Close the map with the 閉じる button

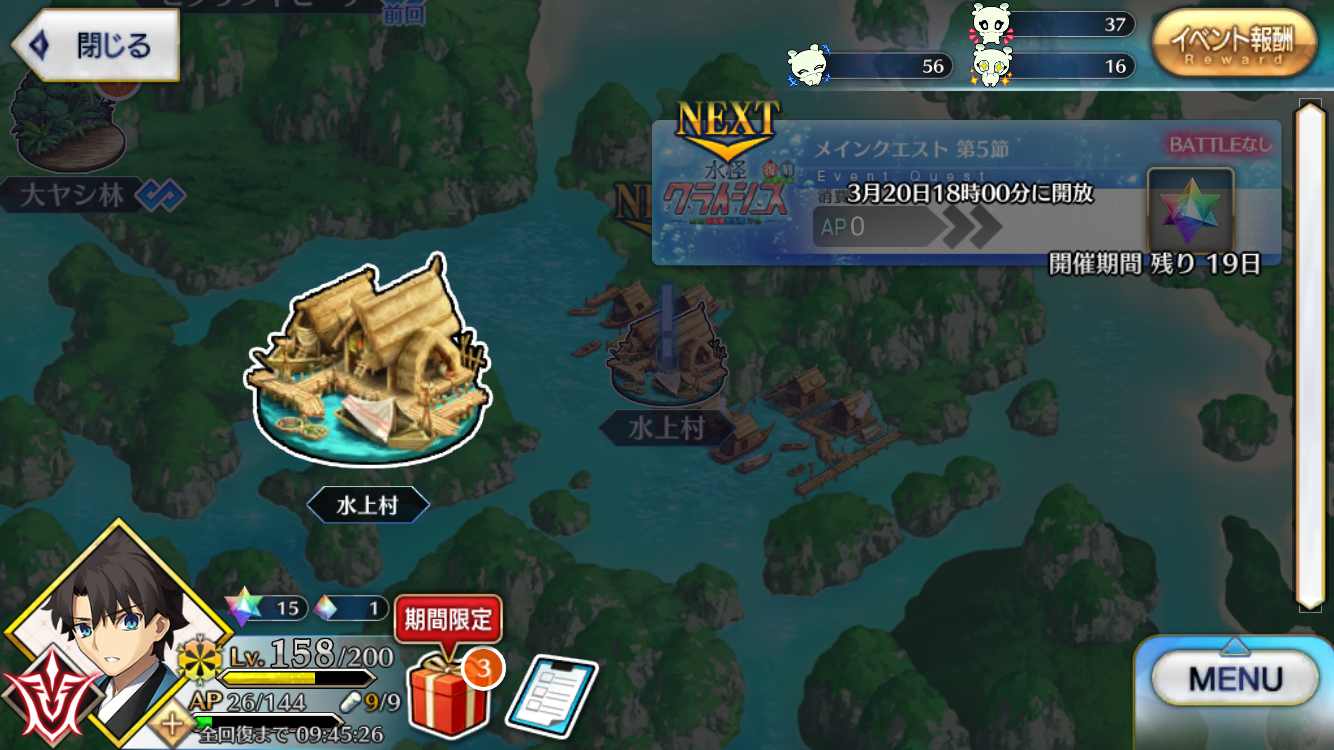pyautogui.click(x=97, y=46)
